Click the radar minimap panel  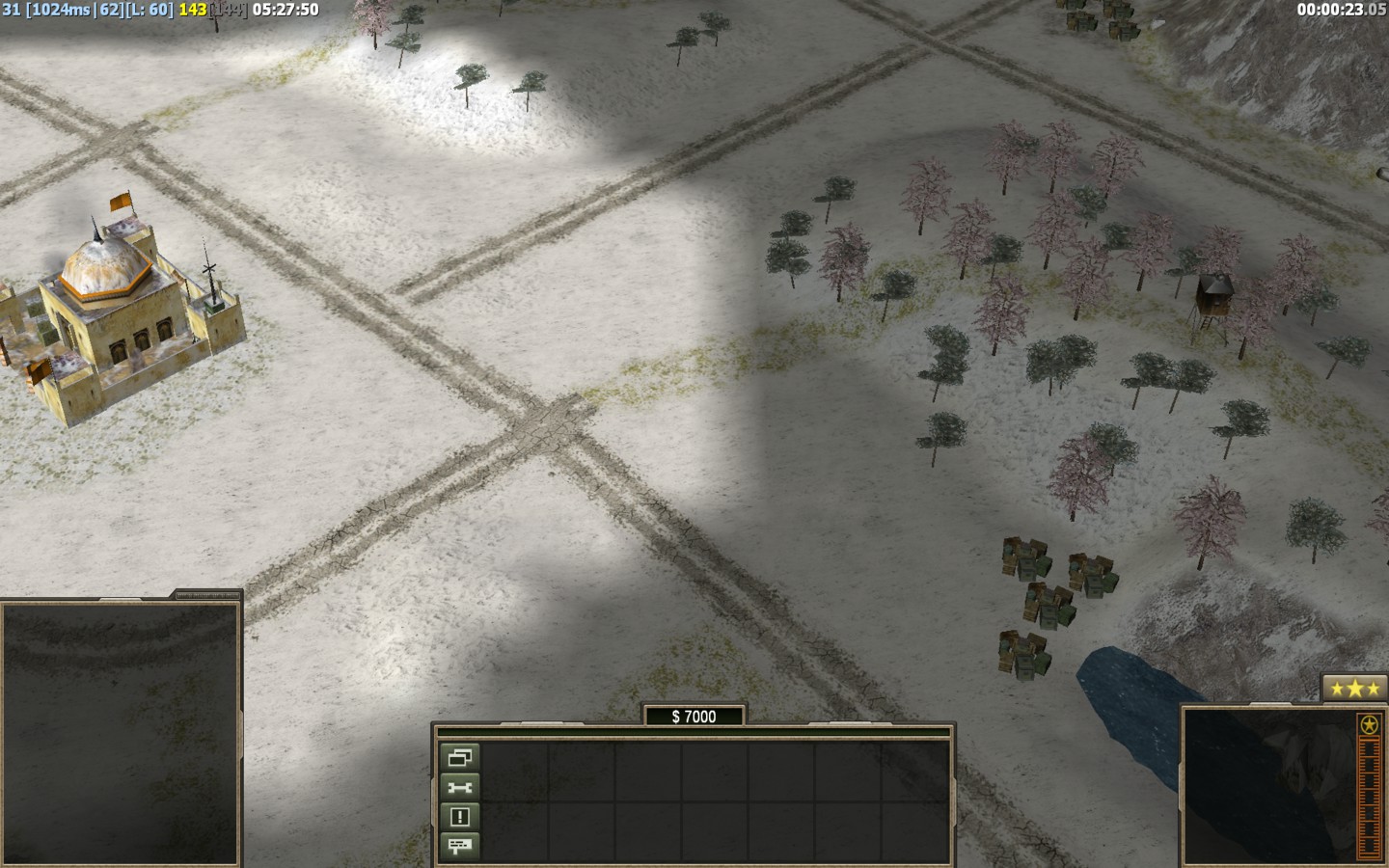point(120,733)
